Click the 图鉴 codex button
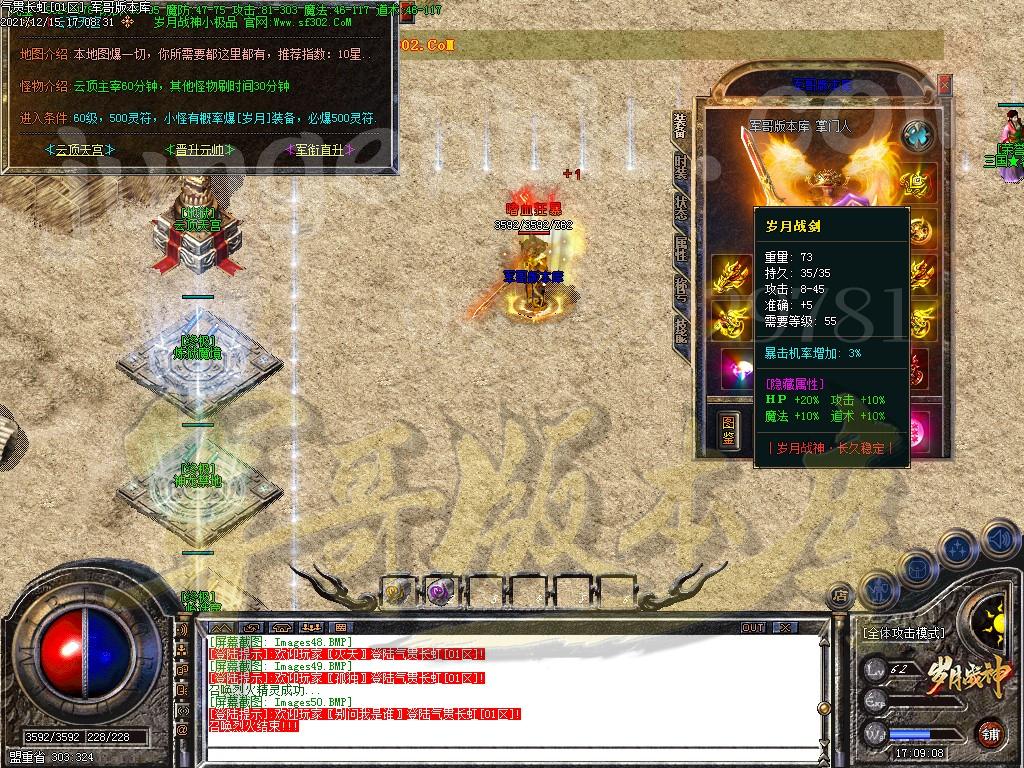Viewport: 1024px width, 768px height. (731, 429)
